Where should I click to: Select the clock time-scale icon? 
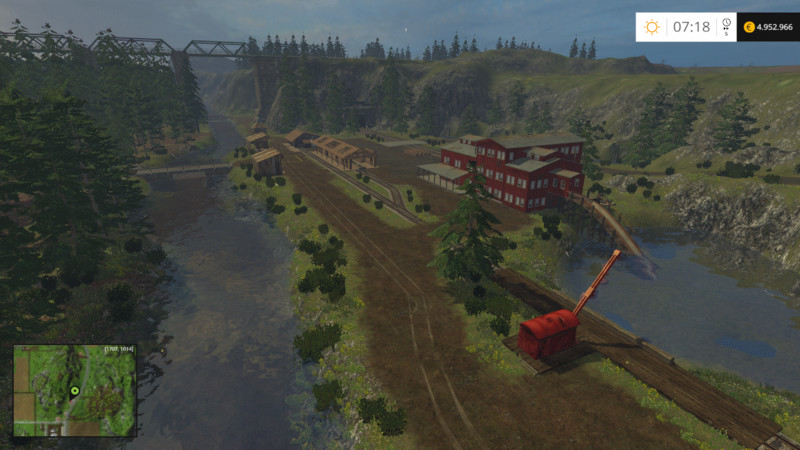pos(726,25)
